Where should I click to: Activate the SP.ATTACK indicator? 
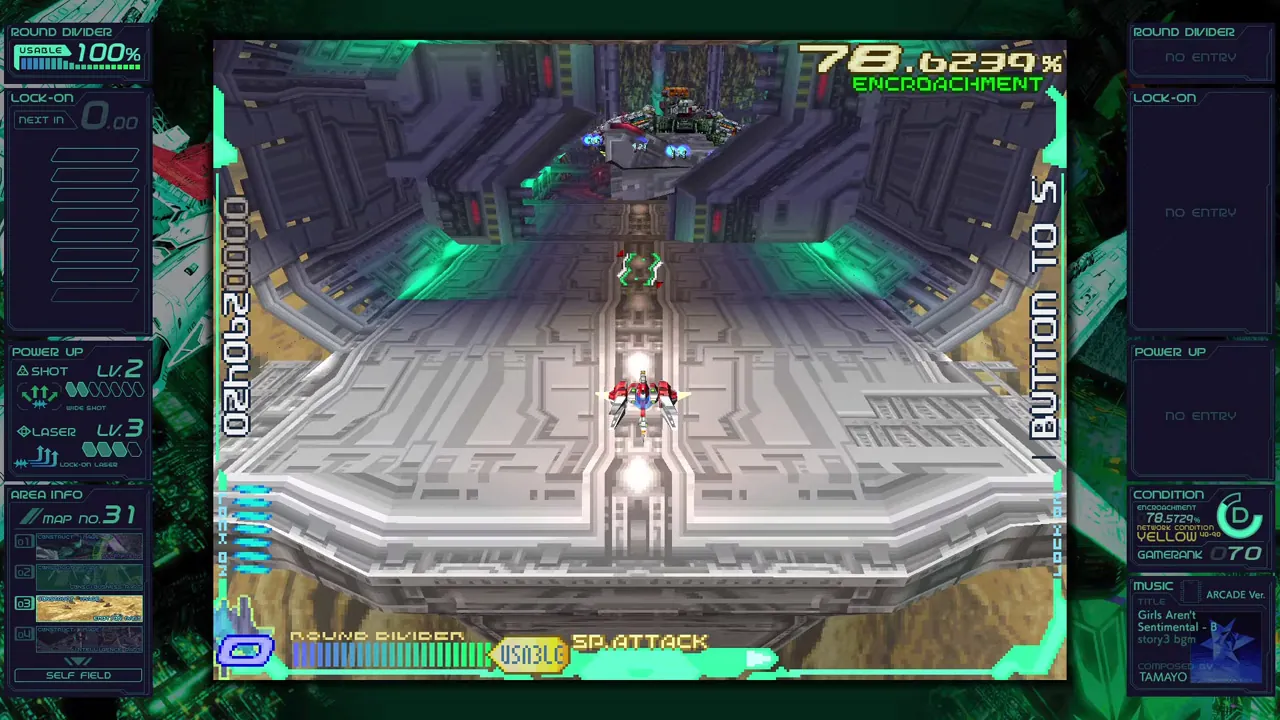click(640, 642)
